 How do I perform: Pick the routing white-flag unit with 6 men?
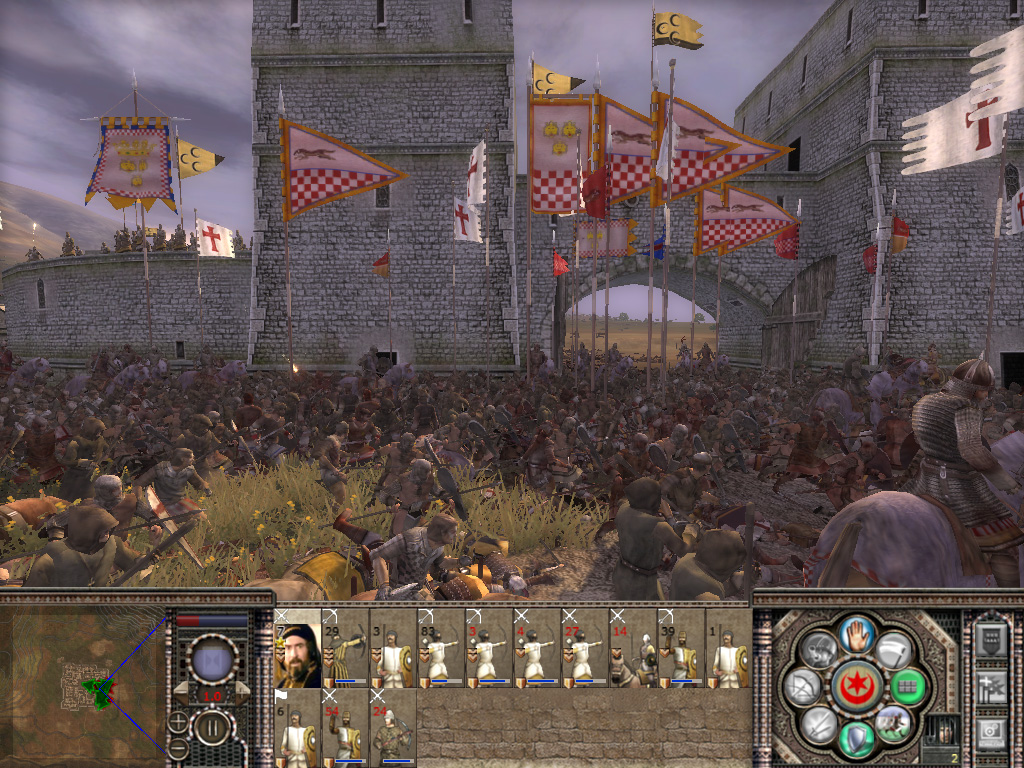(298, 726)
